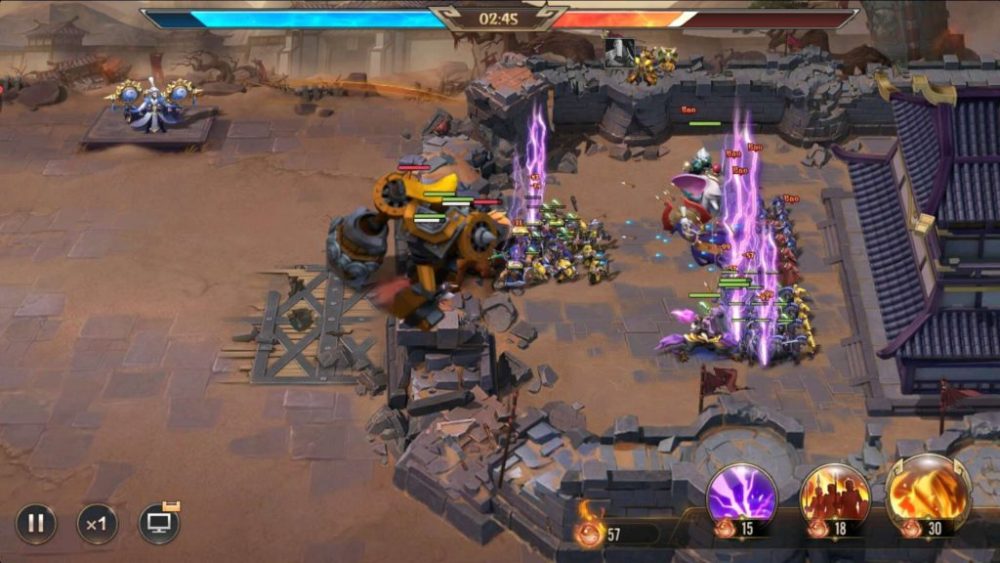Click the monitor screen icon button

(159, 523)
